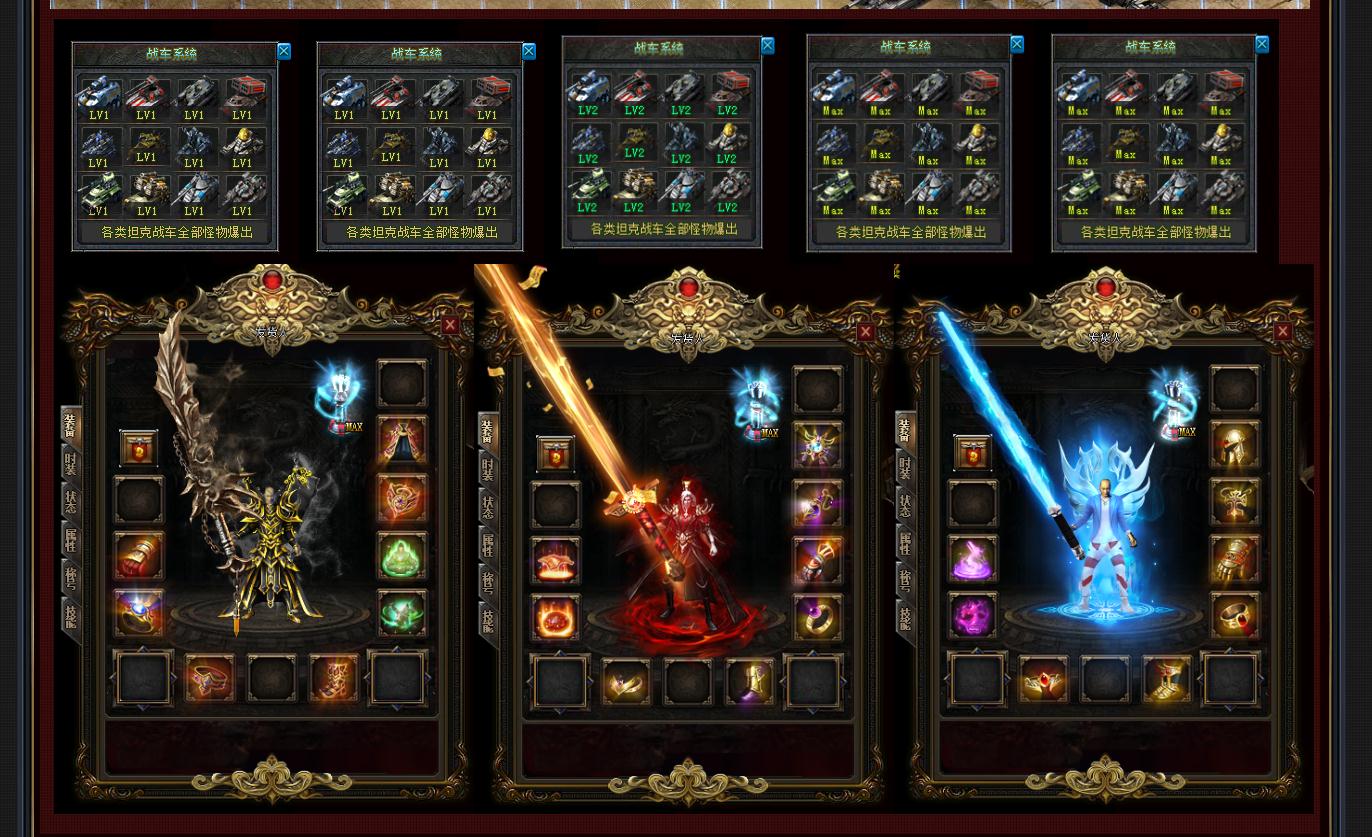Select purple ring slot beside red-armored character
Image resolution: width=1372 pixels, height=837 pixels.
(818, 617)
